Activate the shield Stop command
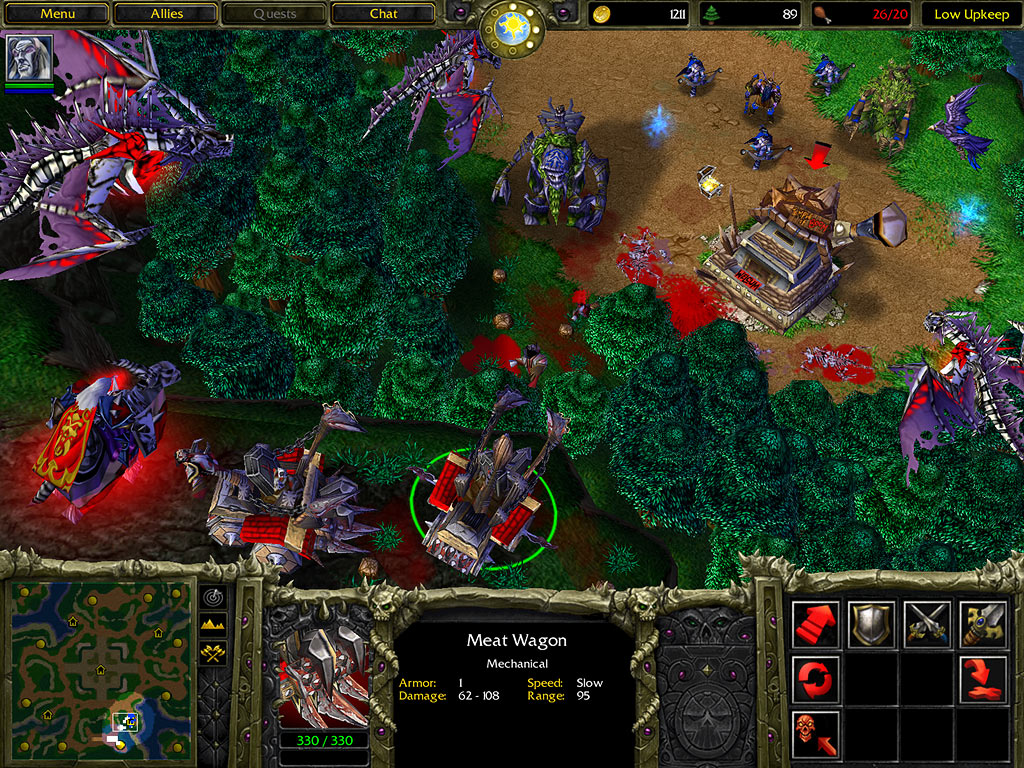Image resolution: width=1024 pixels, height=768 pixels. (872, 624)
